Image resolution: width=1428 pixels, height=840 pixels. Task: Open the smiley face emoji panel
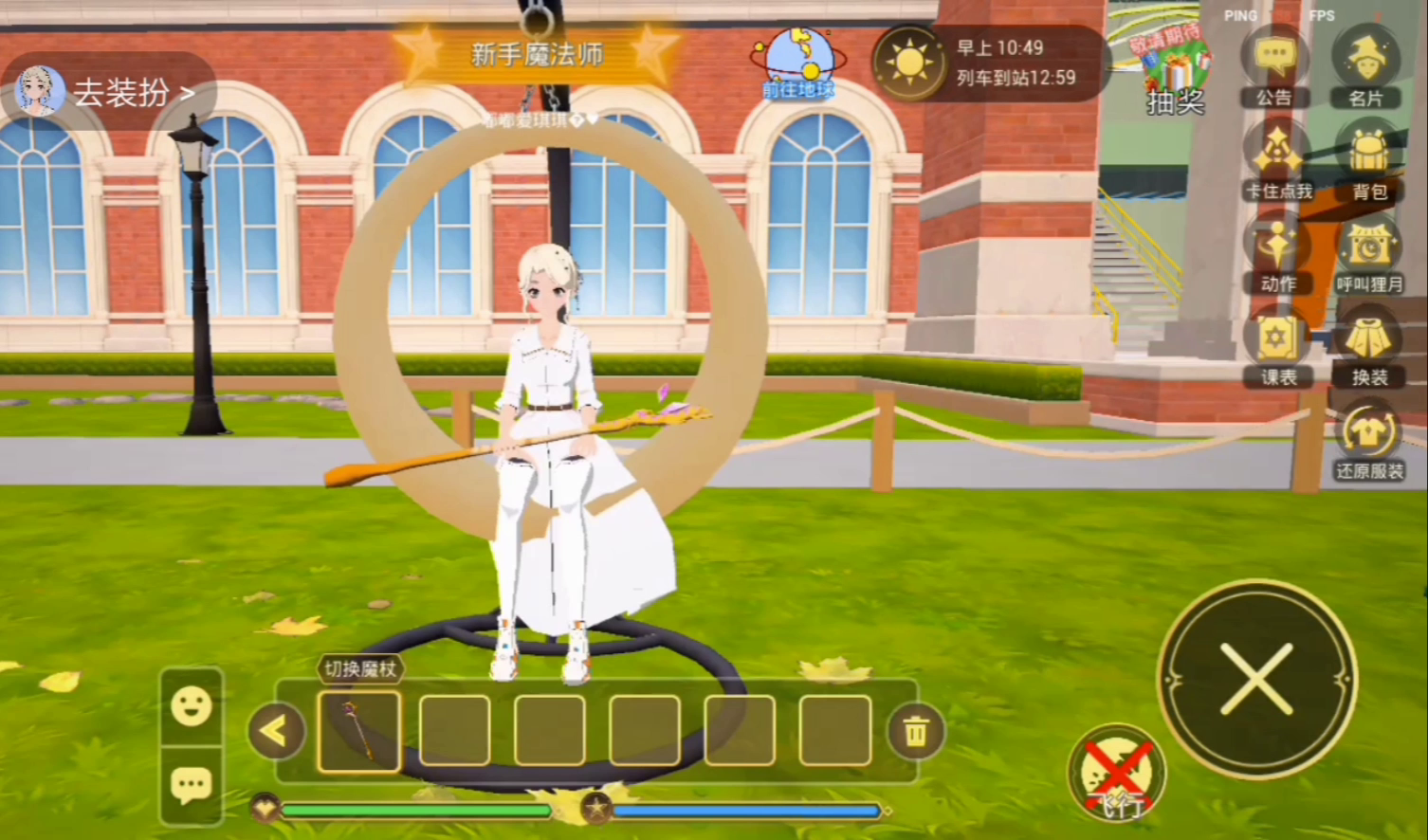pyautogui.click(x=191, y=706)
